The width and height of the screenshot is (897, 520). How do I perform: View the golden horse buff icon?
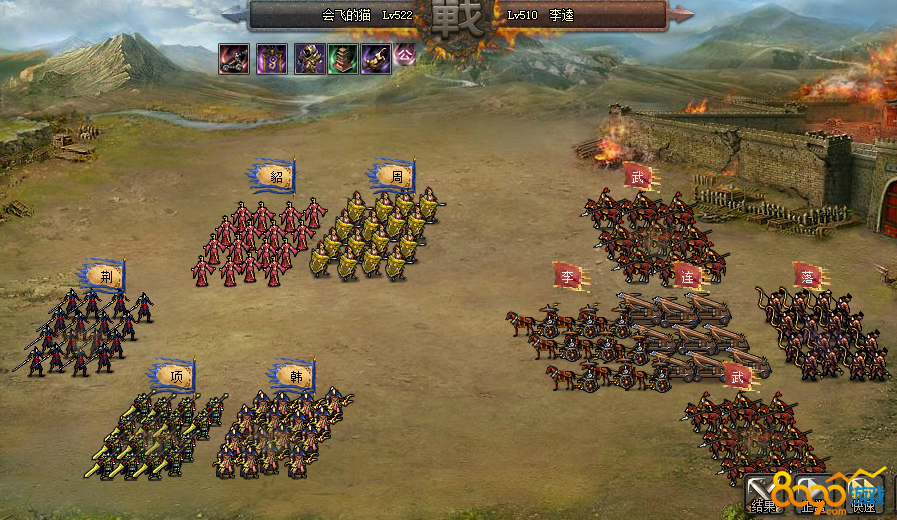click(x=376, y=59)
